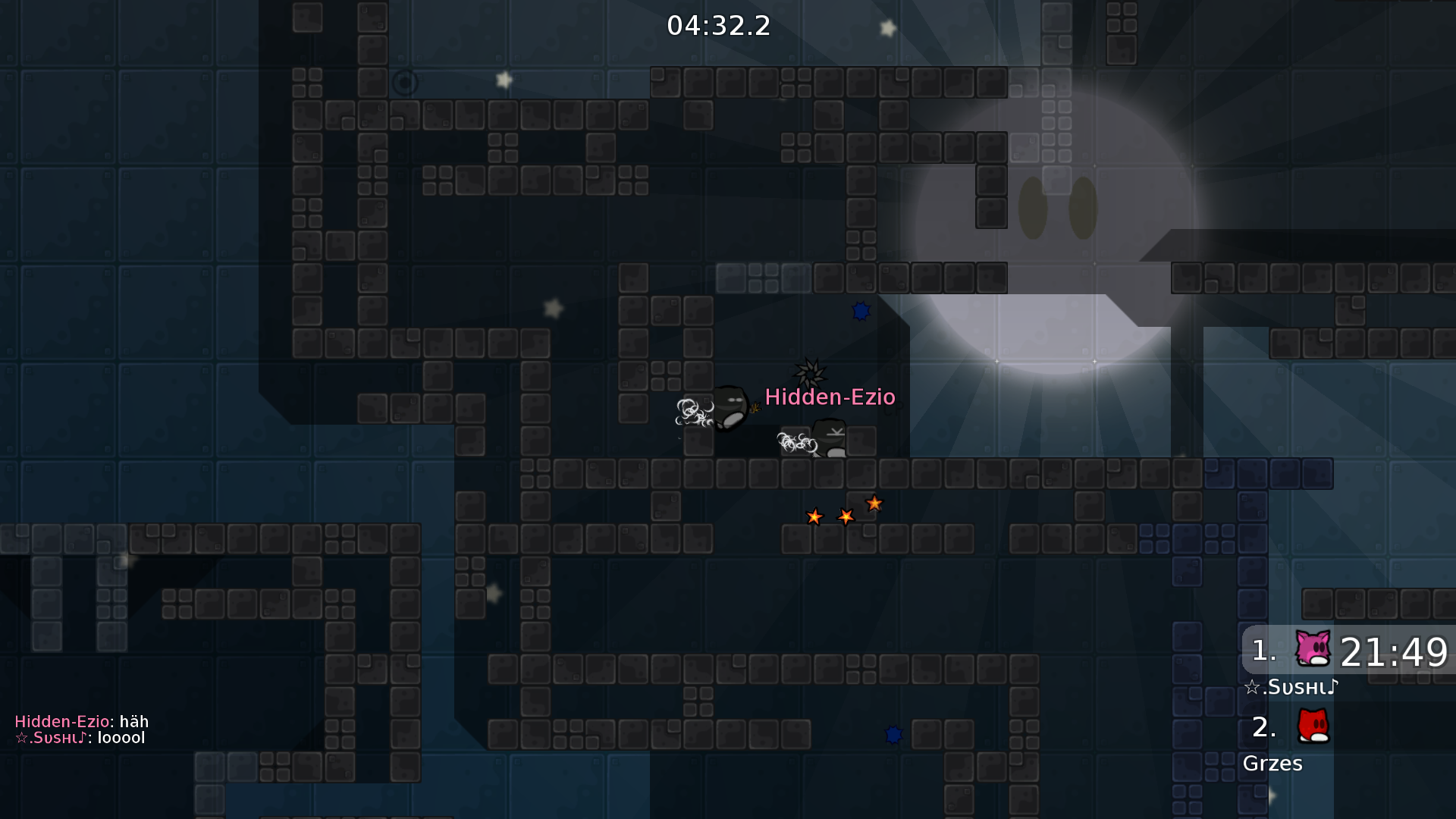Click the middle orange star pickup
1456x819 pixels.
pyautogui.click(x=844, y=516)
